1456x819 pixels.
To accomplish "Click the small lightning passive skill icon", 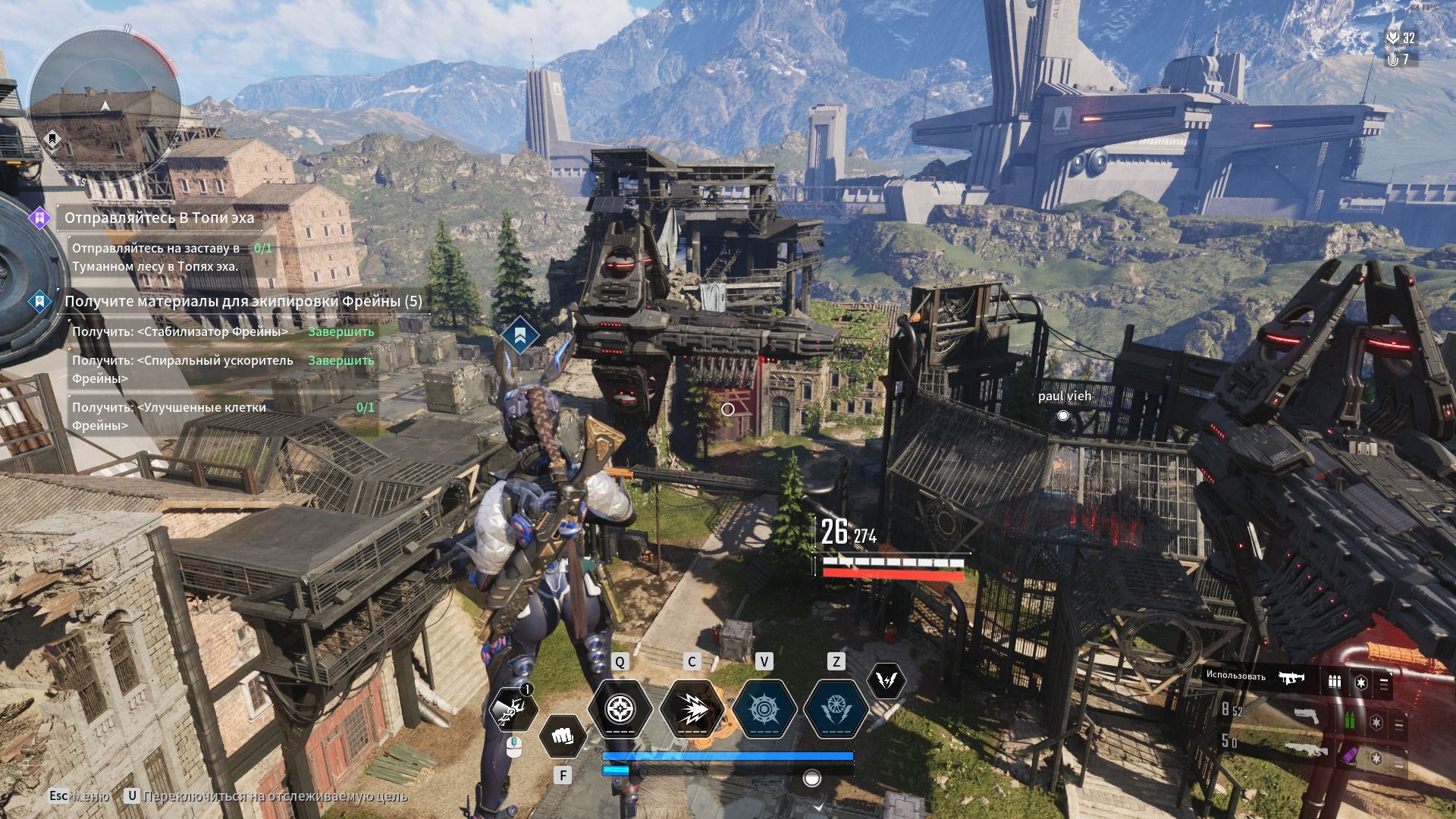I will 885,680.
